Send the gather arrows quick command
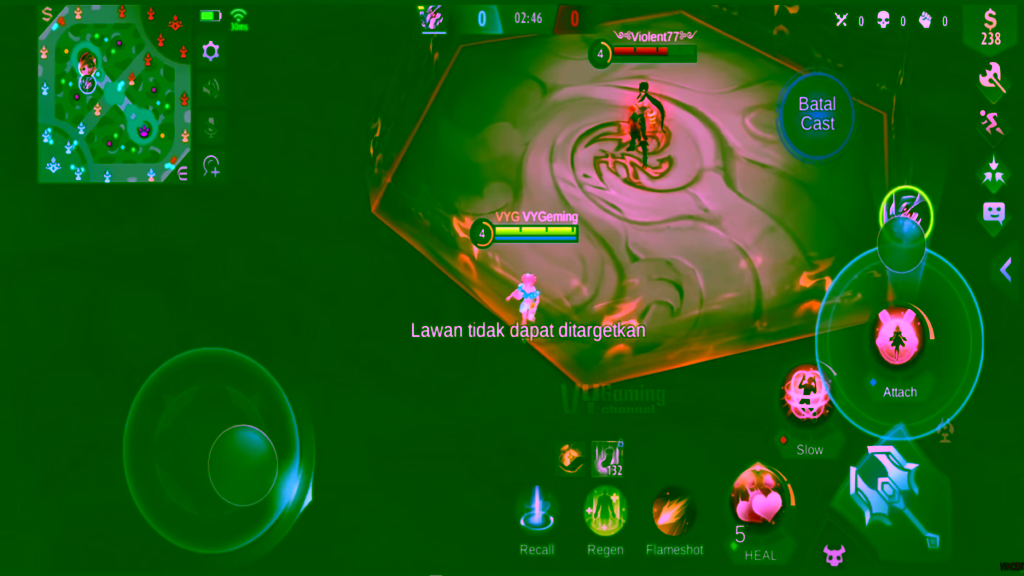The image size is (1024, 576). [992, 169]
